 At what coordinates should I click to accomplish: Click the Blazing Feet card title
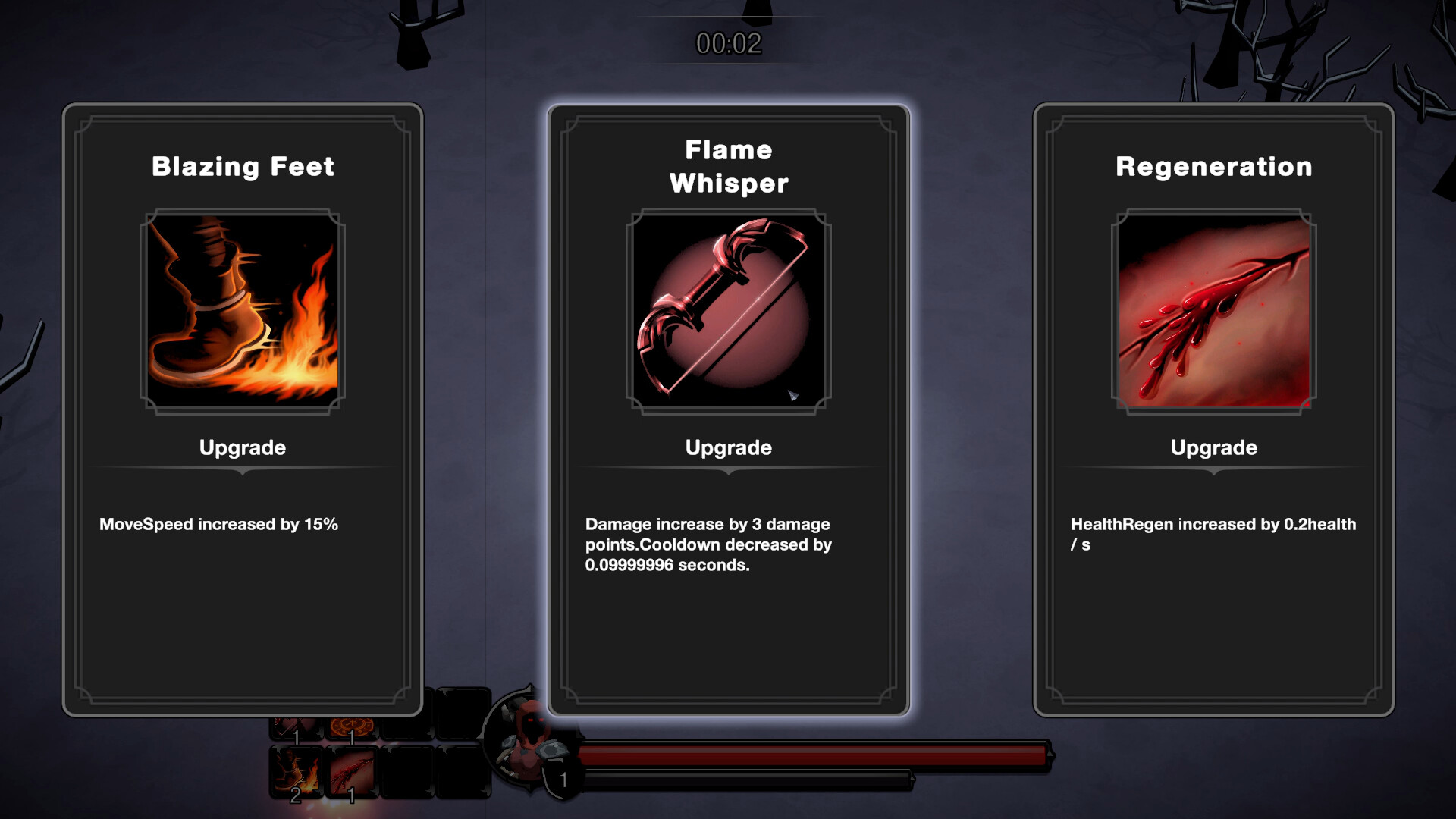(x=242, y=166)
